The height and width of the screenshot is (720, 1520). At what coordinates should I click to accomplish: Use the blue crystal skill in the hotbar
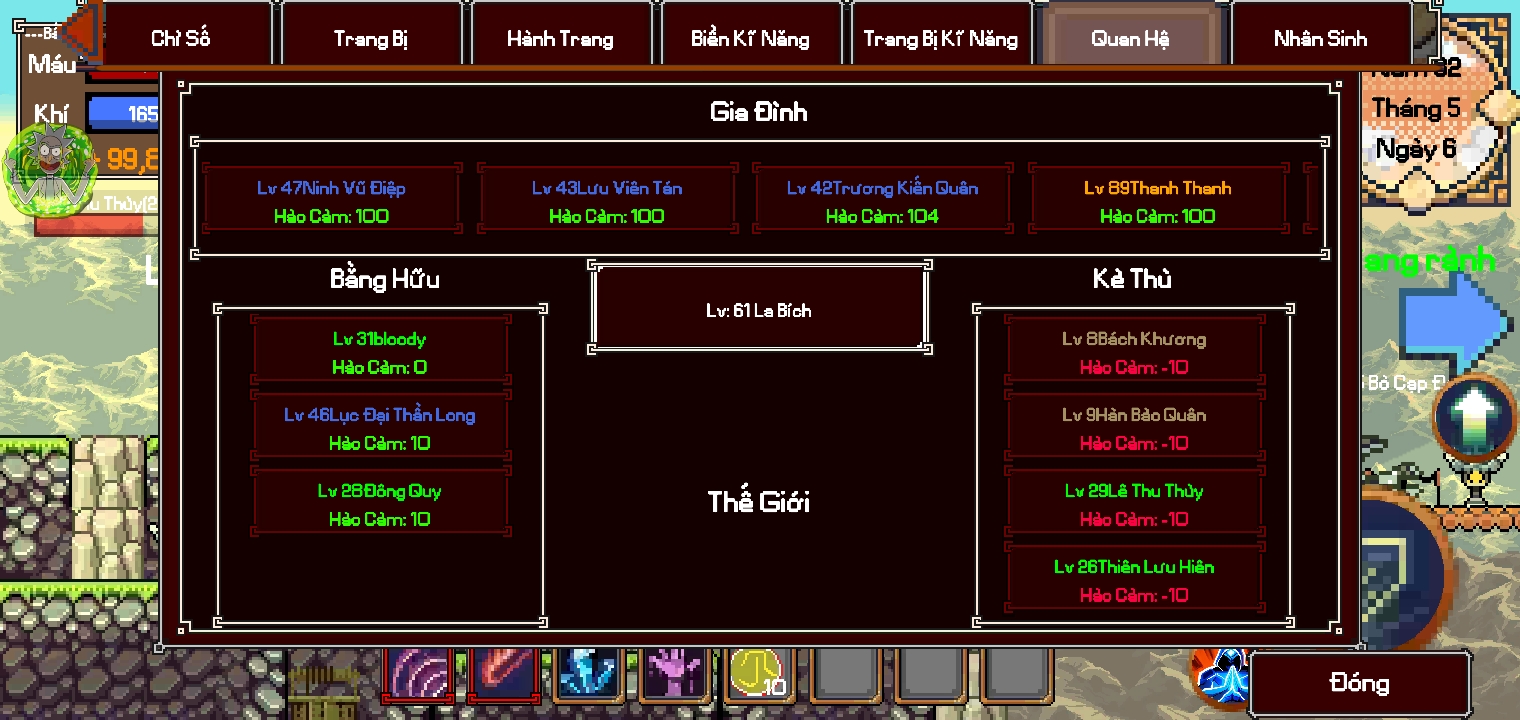[x=589, y=678]
